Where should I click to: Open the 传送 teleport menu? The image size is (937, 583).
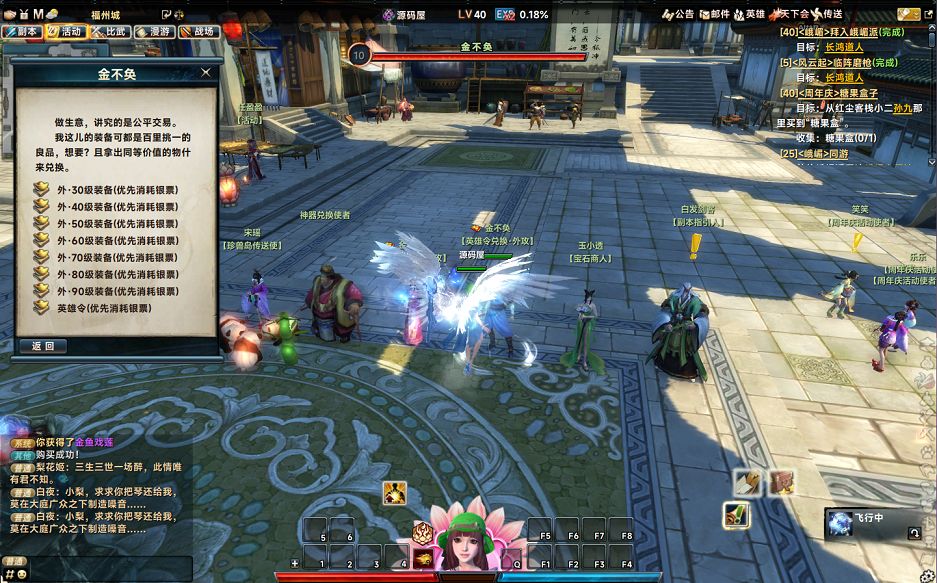coord(828,14)
